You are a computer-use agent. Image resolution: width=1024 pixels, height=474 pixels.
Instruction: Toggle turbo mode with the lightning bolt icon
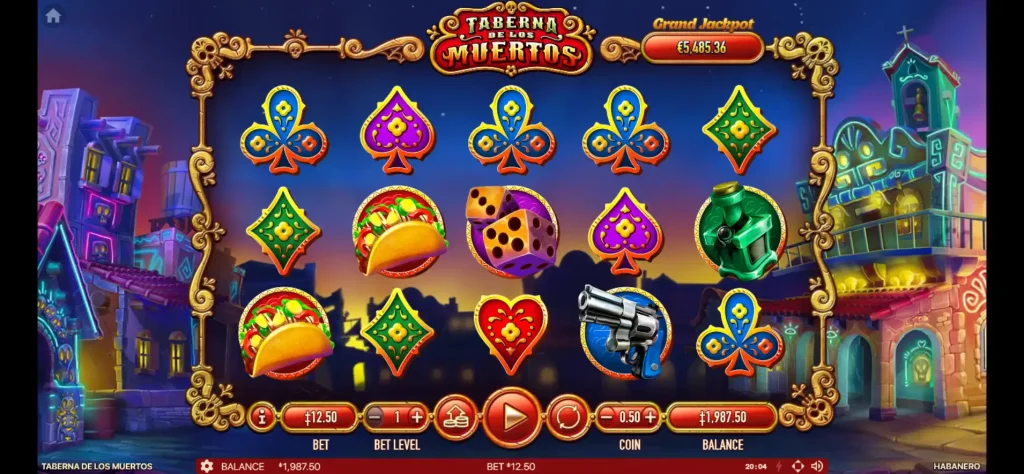pos(778,466)
